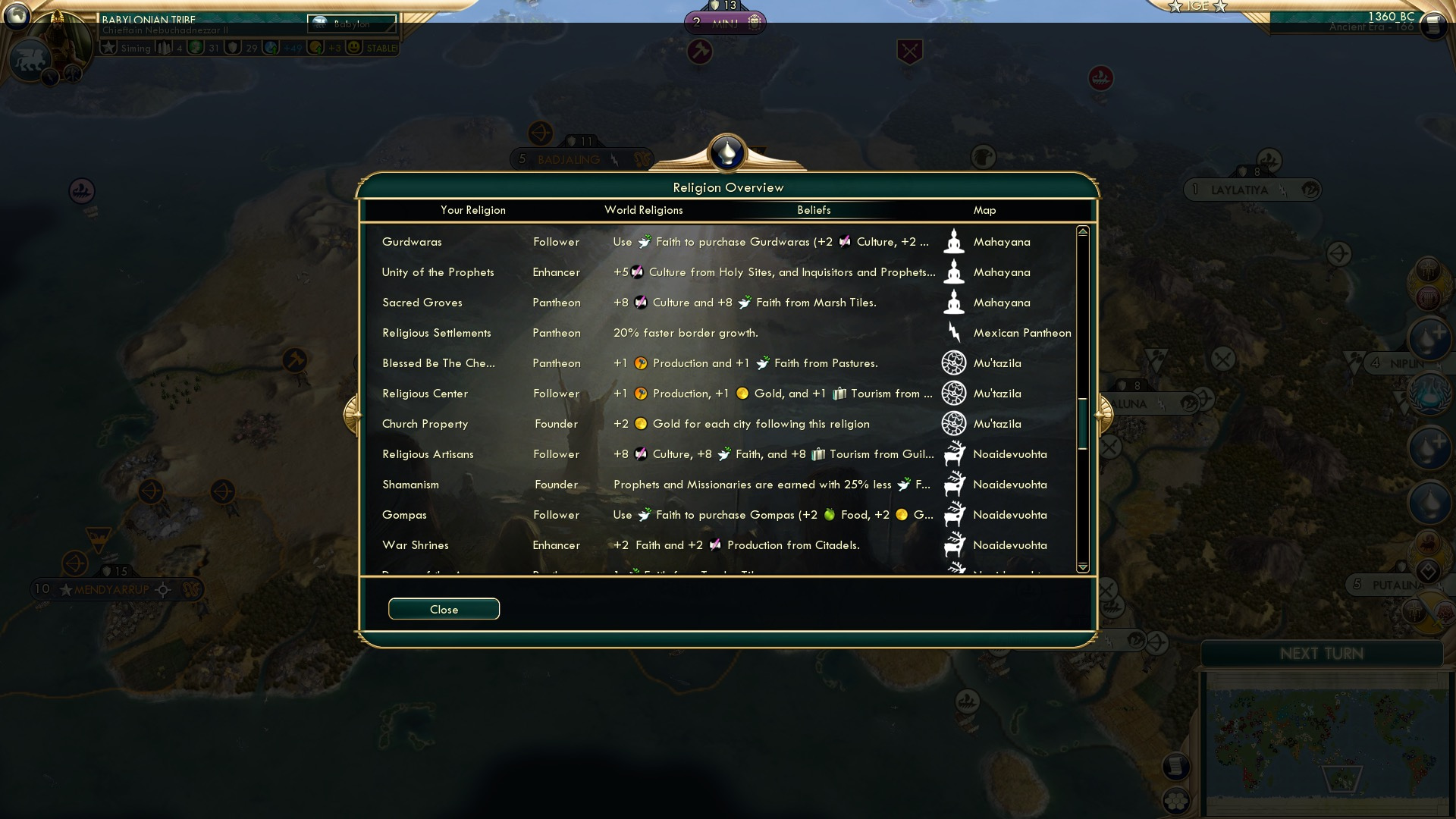Click the crossed-swords war banner icon

[x=909, y=53]
